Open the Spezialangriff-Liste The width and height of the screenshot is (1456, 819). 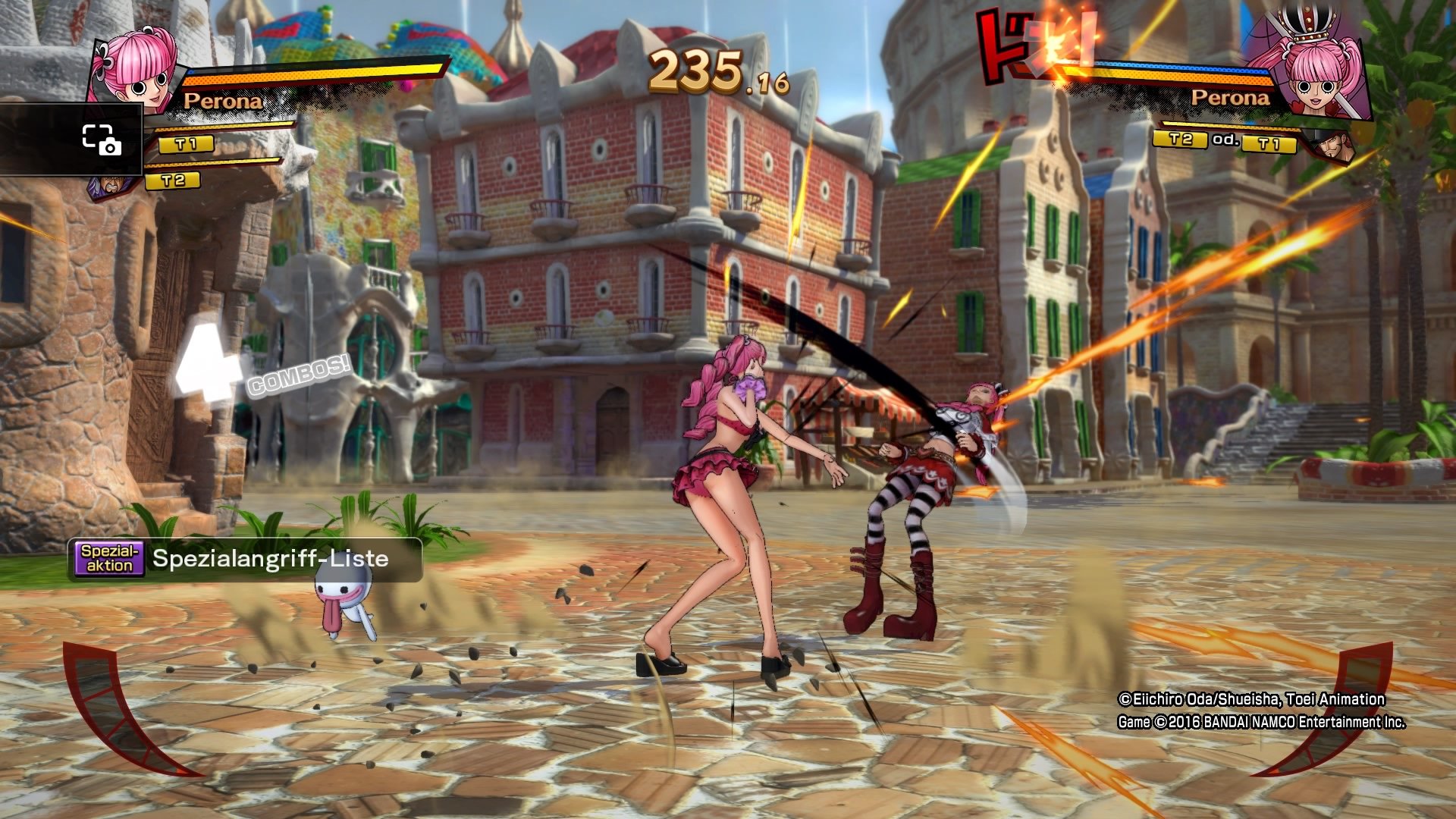tap(269, 560)
